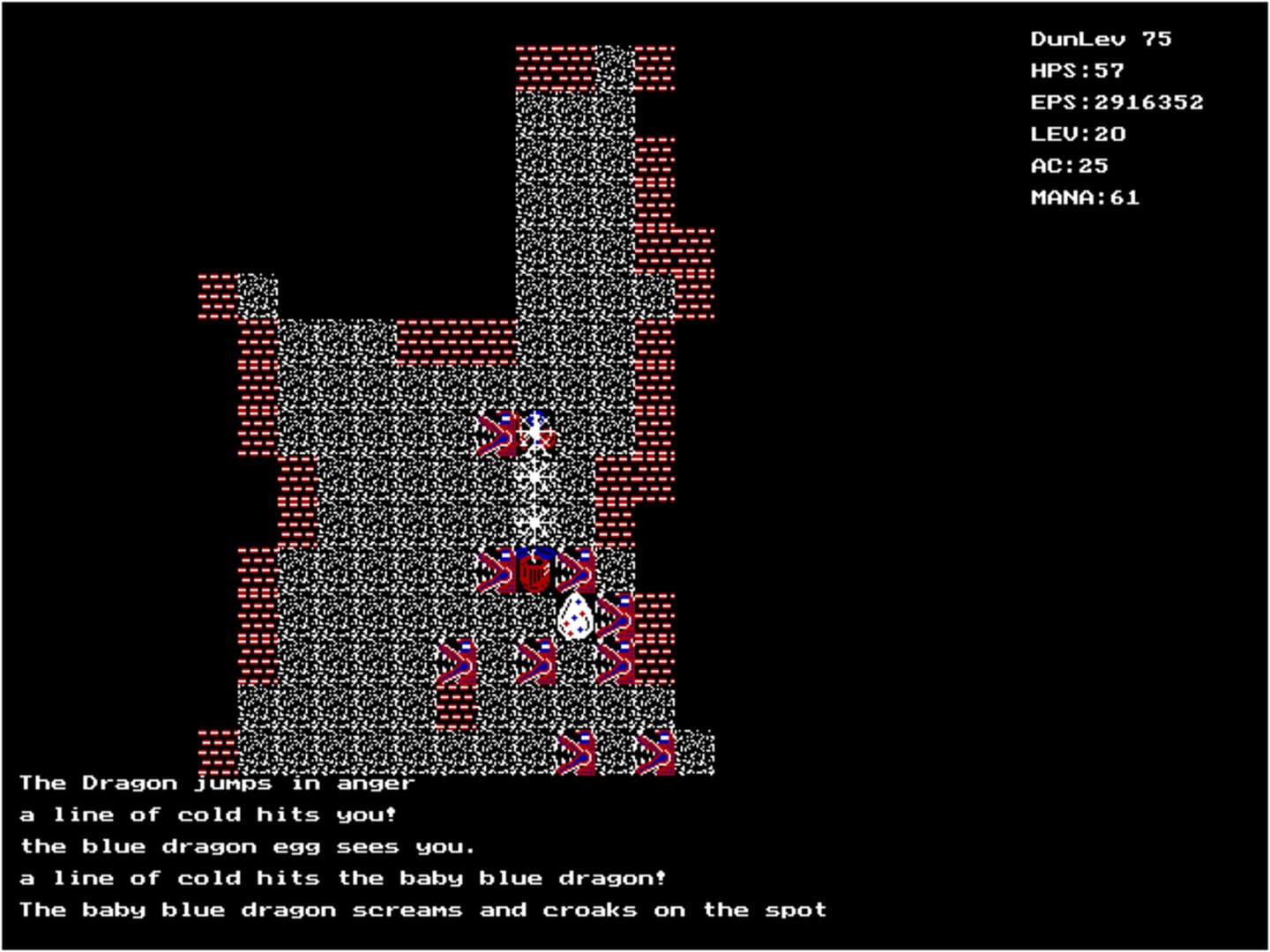Select the HPS:57 health stat

click(1078, 70)
